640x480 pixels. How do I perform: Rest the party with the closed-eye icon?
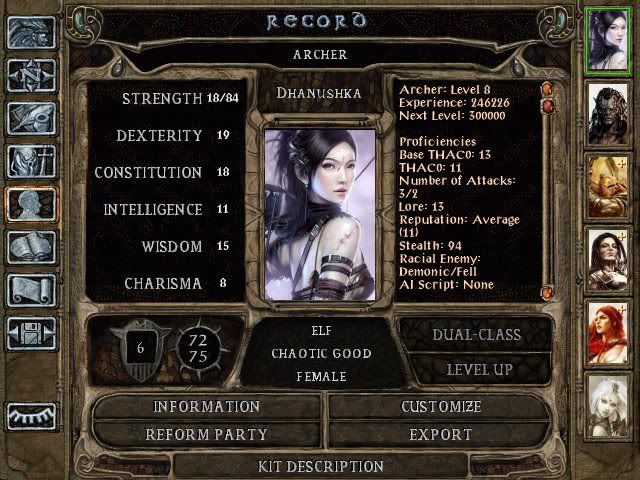[32, 416]
